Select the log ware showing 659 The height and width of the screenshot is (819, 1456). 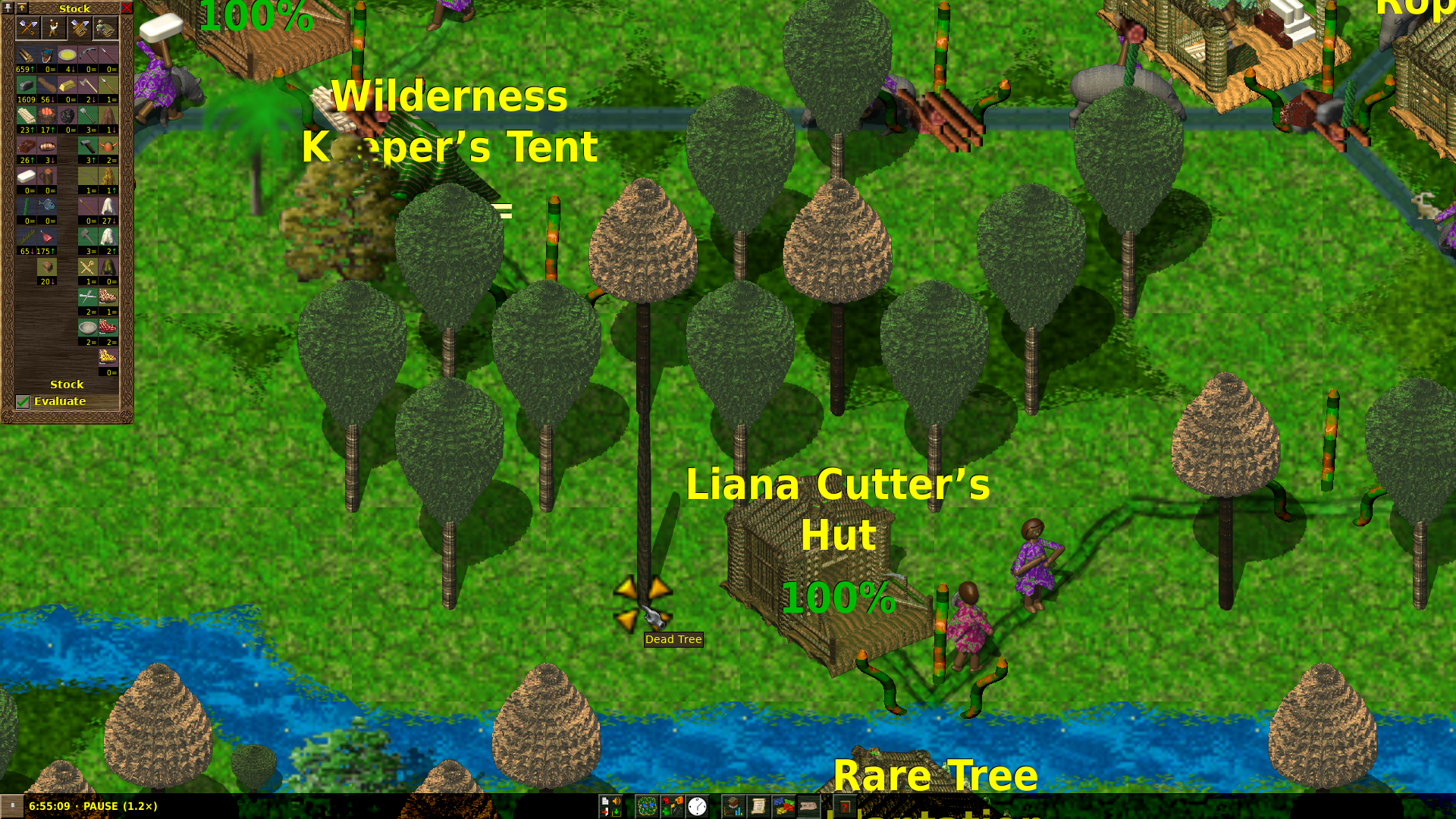(x=26, y=55)
